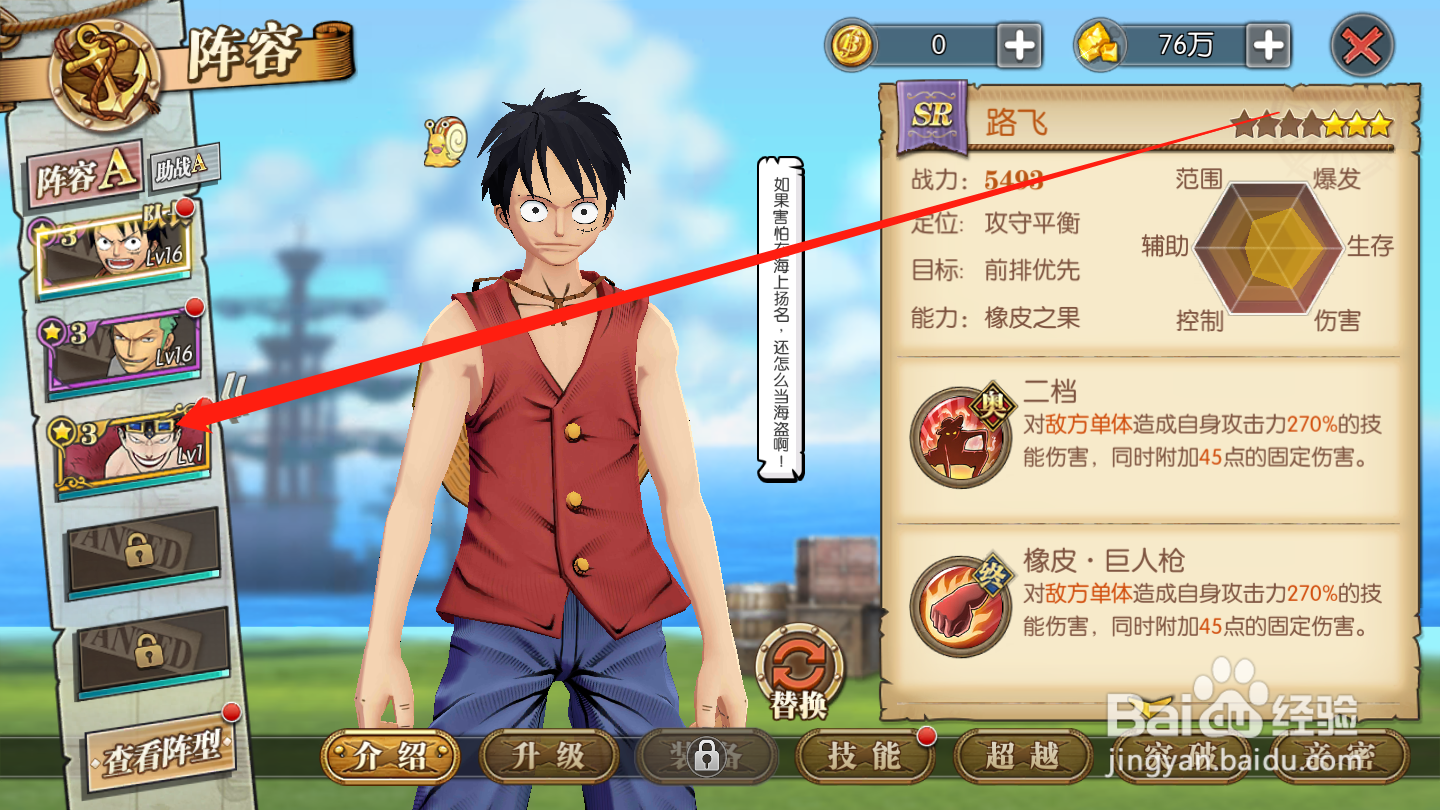Switch to the 升级 tab
This screenshot has width=1440, height=810.
click(548, 758)
